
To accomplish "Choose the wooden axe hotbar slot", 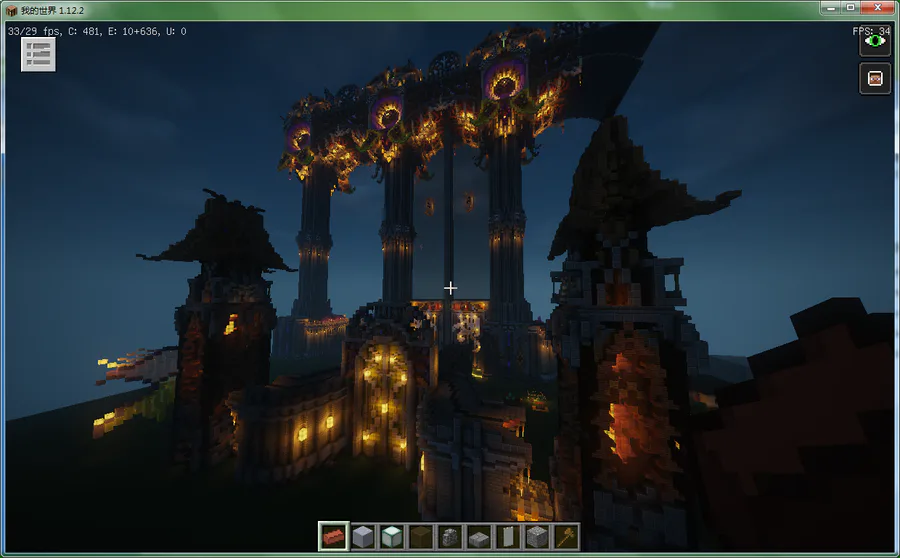I will 566,536.
